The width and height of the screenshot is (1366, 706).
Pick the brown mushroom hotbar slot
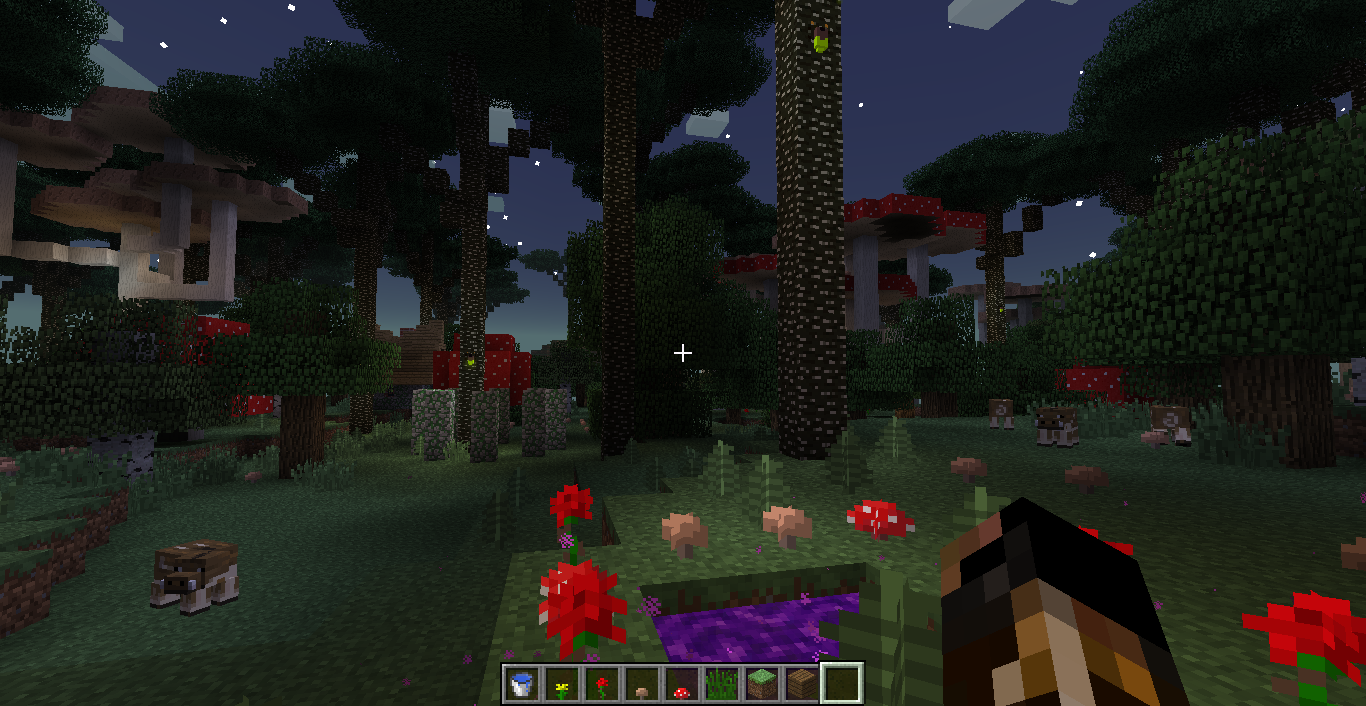point(642,685)
